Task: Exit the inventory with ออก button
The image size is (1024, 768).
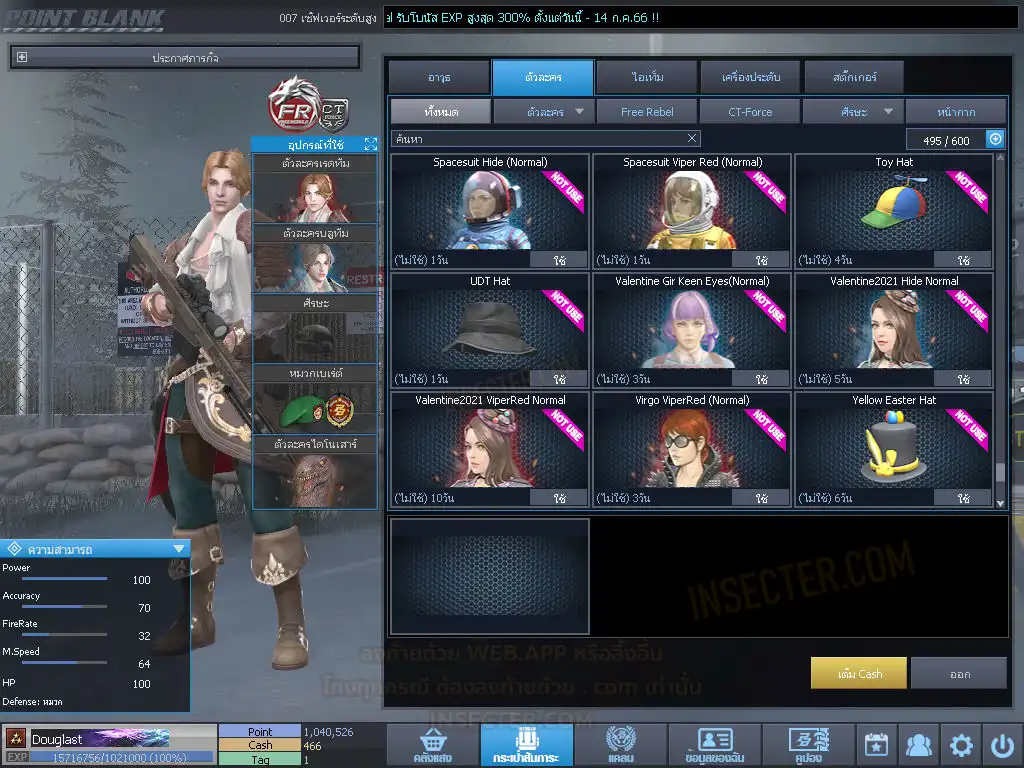Action: coord(959,673)
